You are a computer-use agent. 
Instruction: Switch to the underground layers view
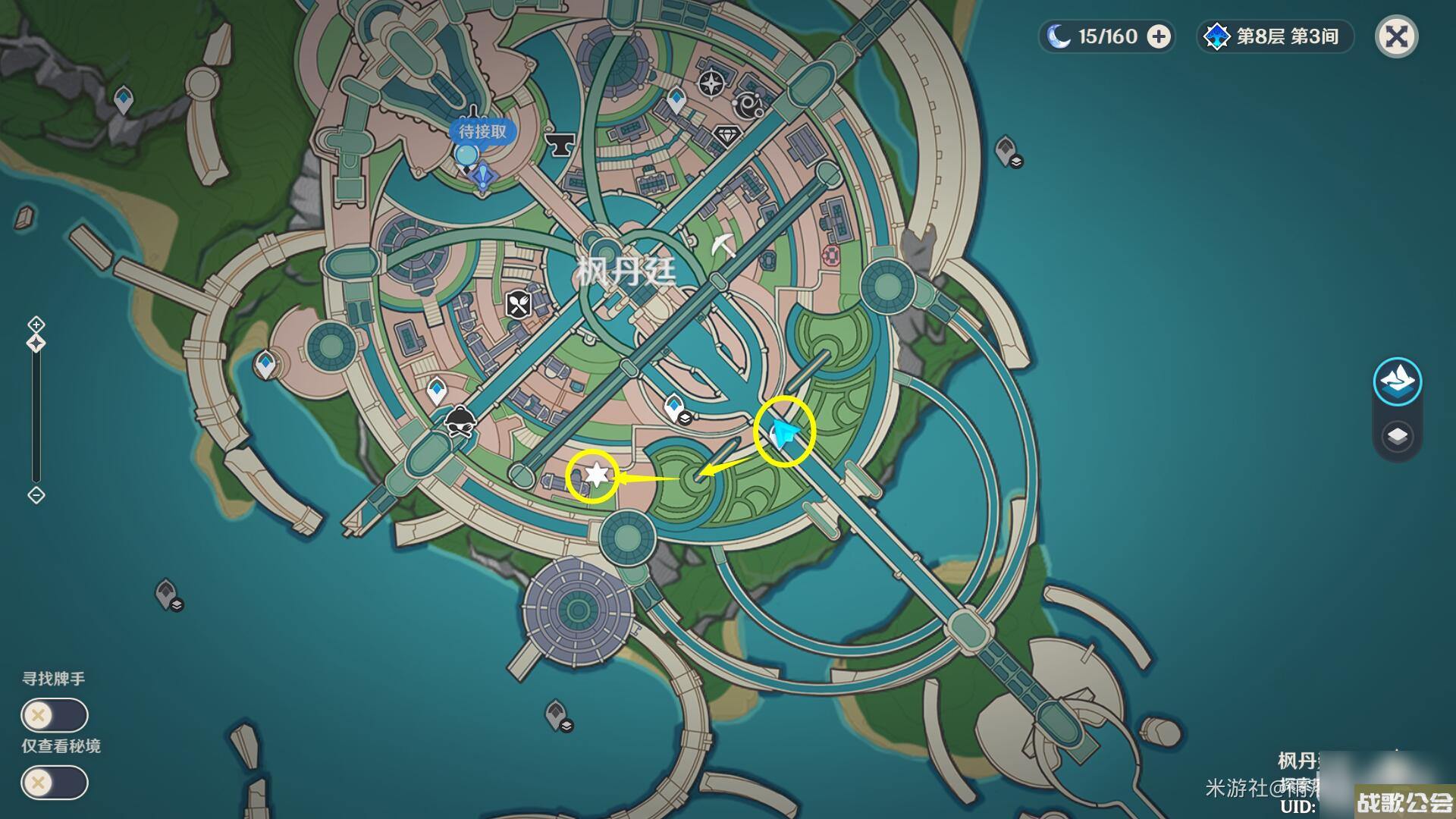pos(1397,437)
